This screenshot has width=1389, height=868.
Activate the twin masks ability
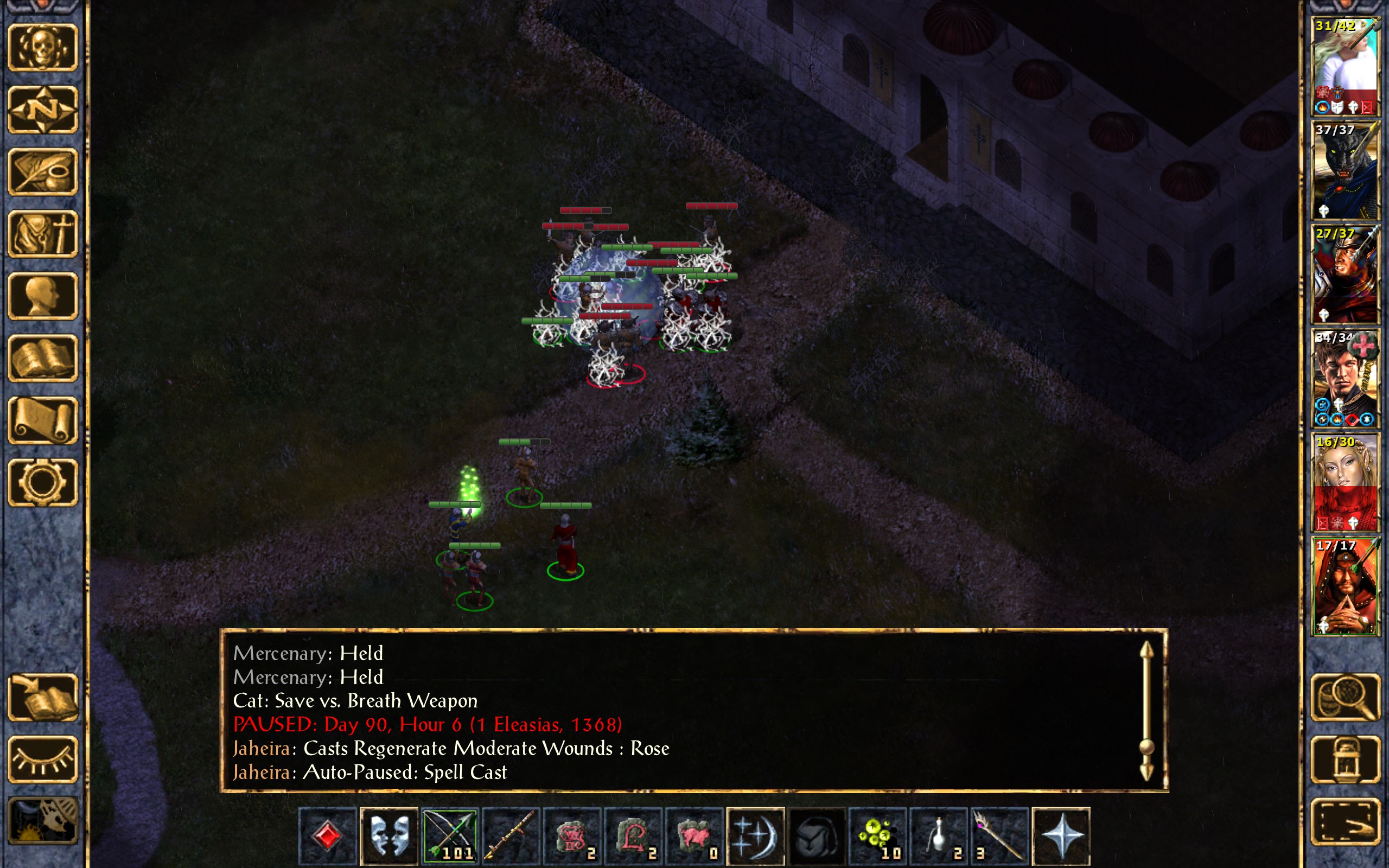tap(389, 835)
